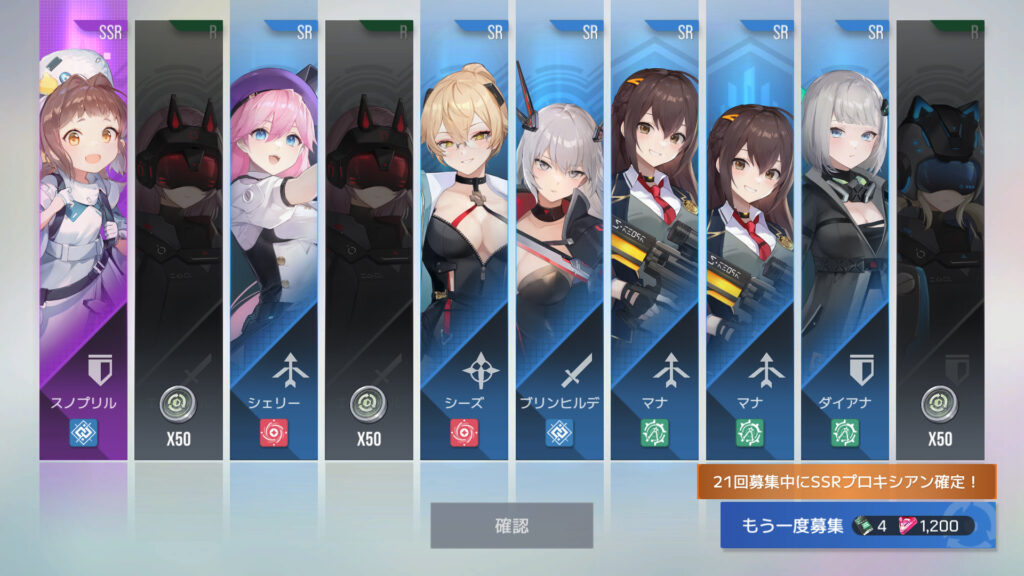
Task: Select the SSR スノプリル card
Action: point(84,240)
